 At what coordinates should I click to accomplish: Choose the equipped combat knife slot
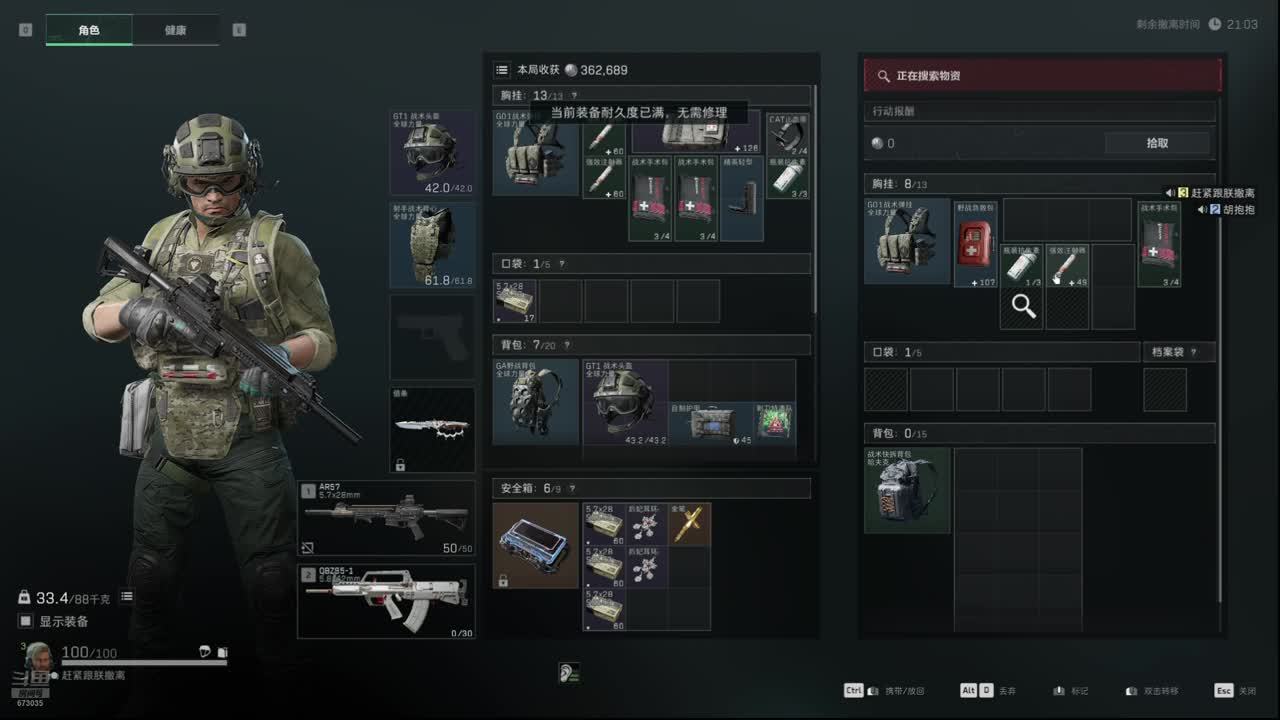click(432, 430)
